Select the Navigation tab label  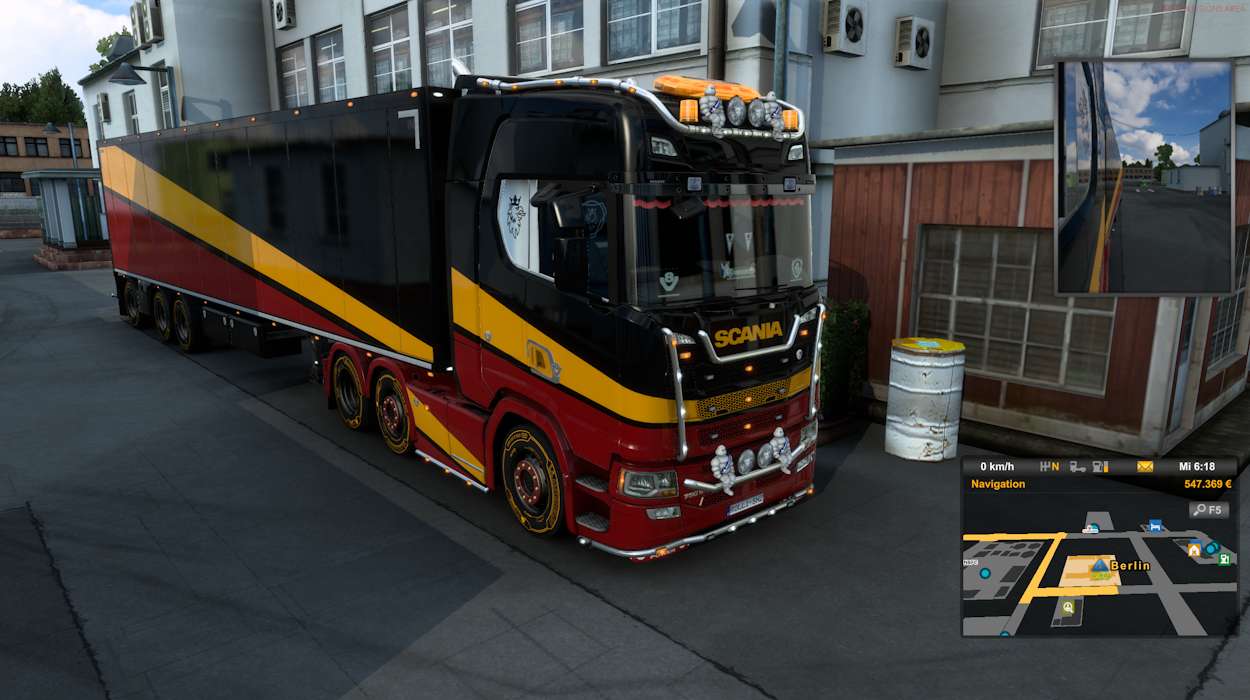pyautogui.click(x=998, y=484)
